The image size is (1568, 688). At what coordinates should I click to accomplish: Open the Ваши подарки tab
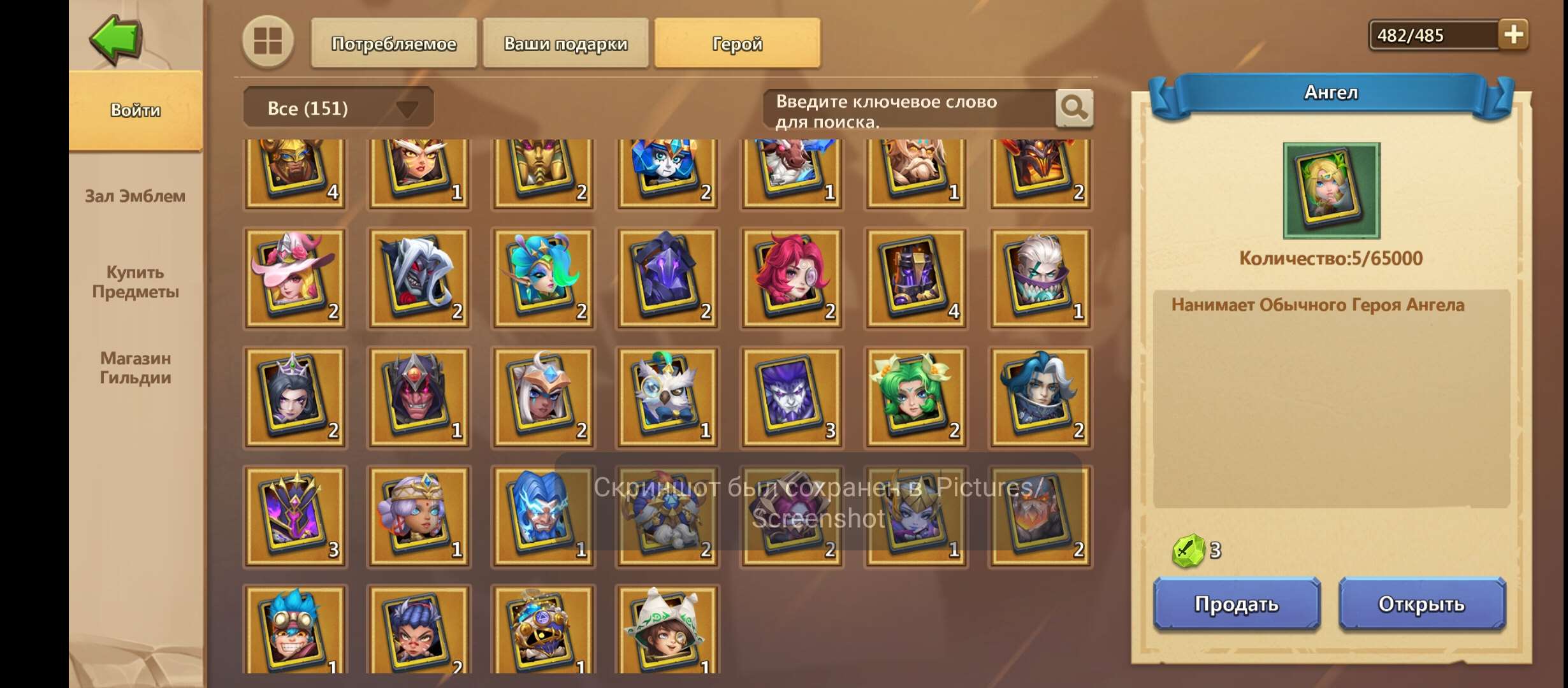[565, 43]
